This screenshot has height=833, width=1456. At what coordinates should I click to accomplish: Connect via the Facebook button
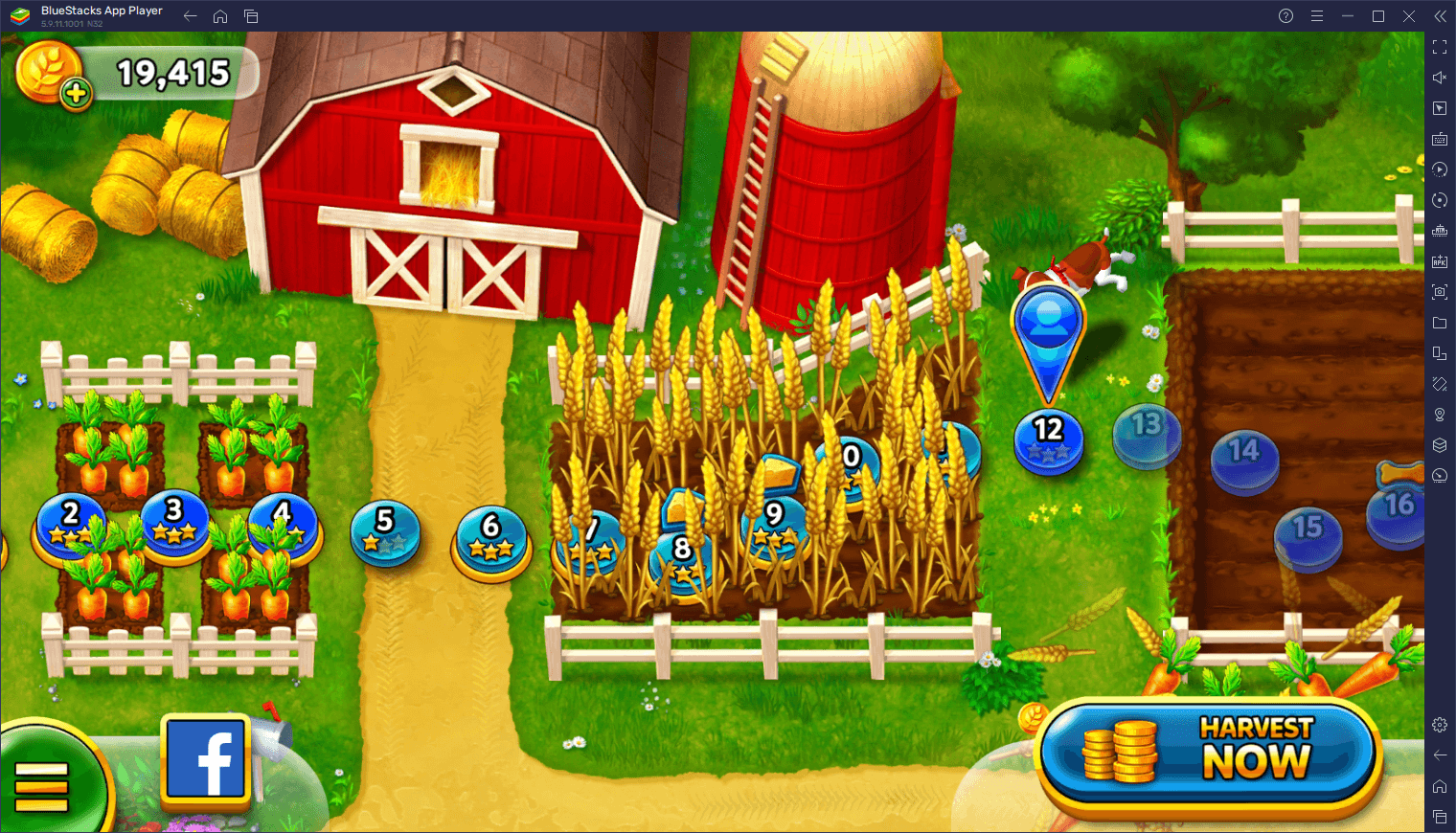(x=204, y=761)
